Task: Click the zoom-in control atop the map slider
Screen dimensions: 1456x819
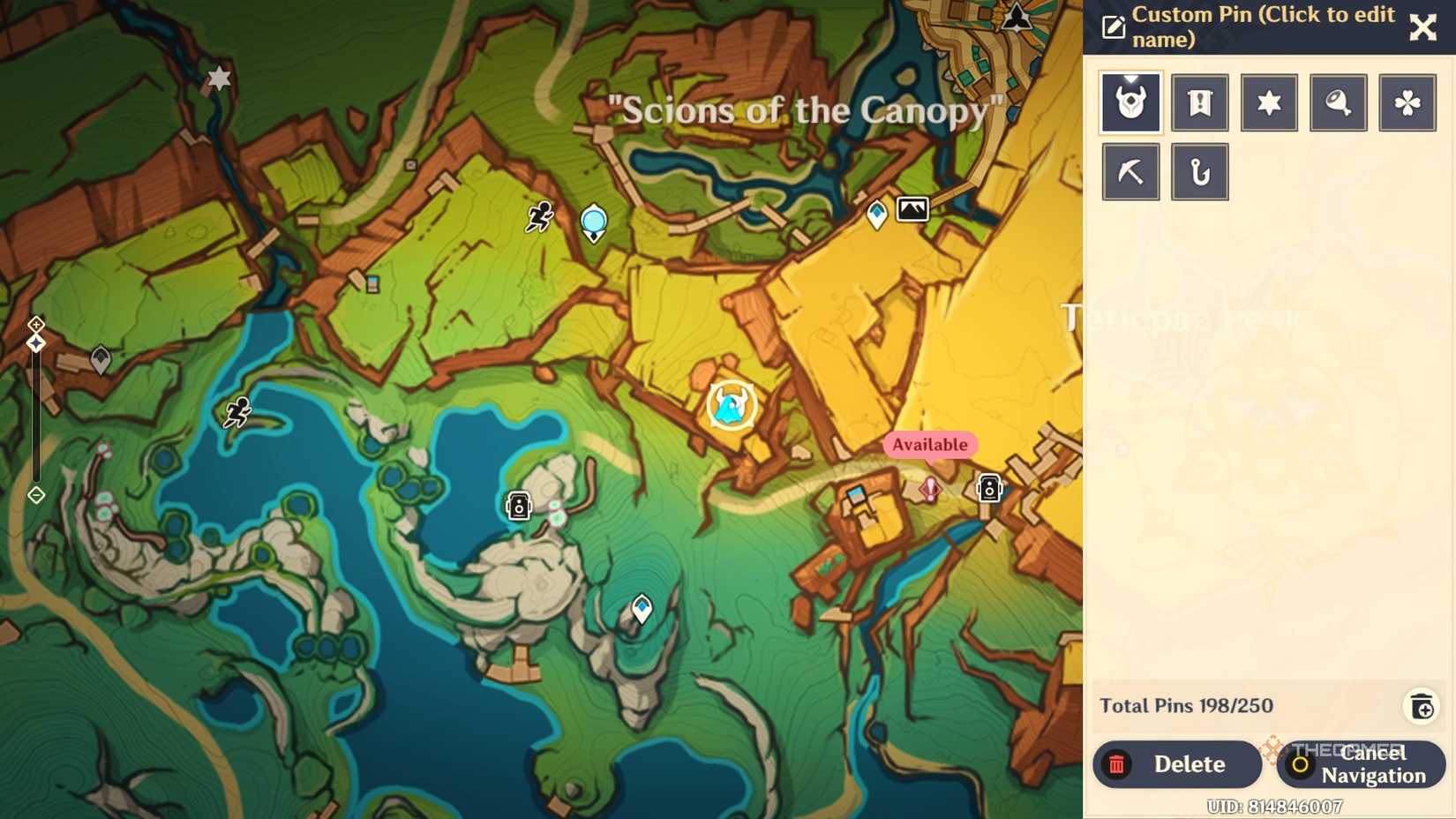Action: (x=36, y=323)
